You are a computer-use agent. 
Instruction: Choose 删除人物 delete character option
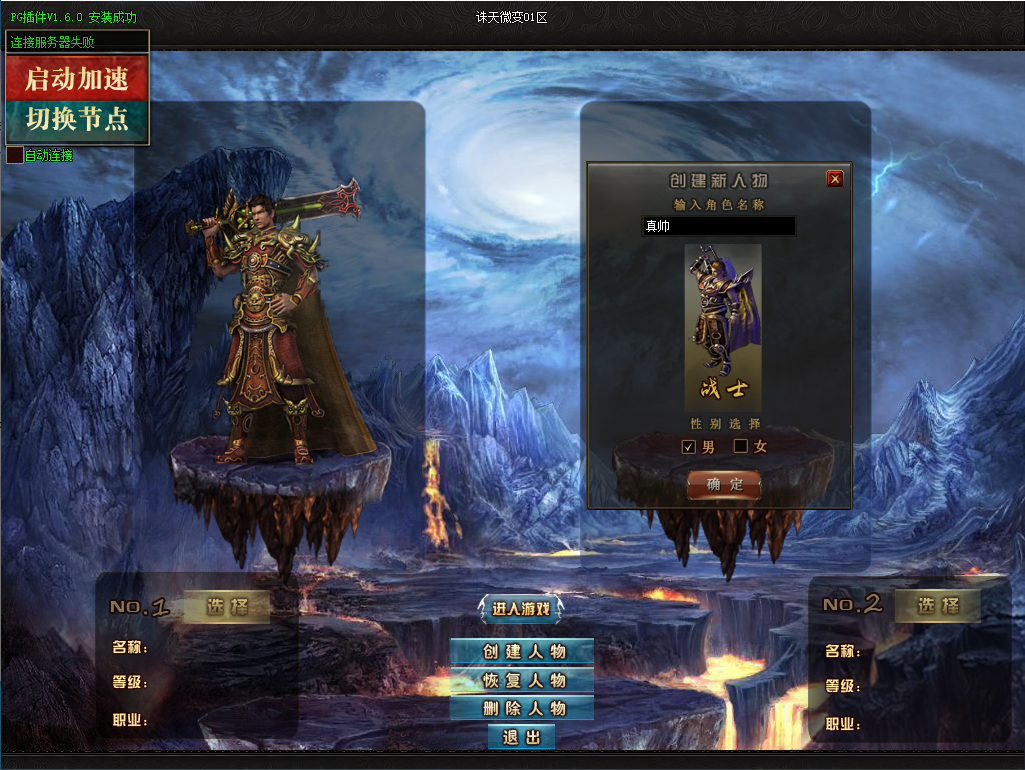pos(522,708)
